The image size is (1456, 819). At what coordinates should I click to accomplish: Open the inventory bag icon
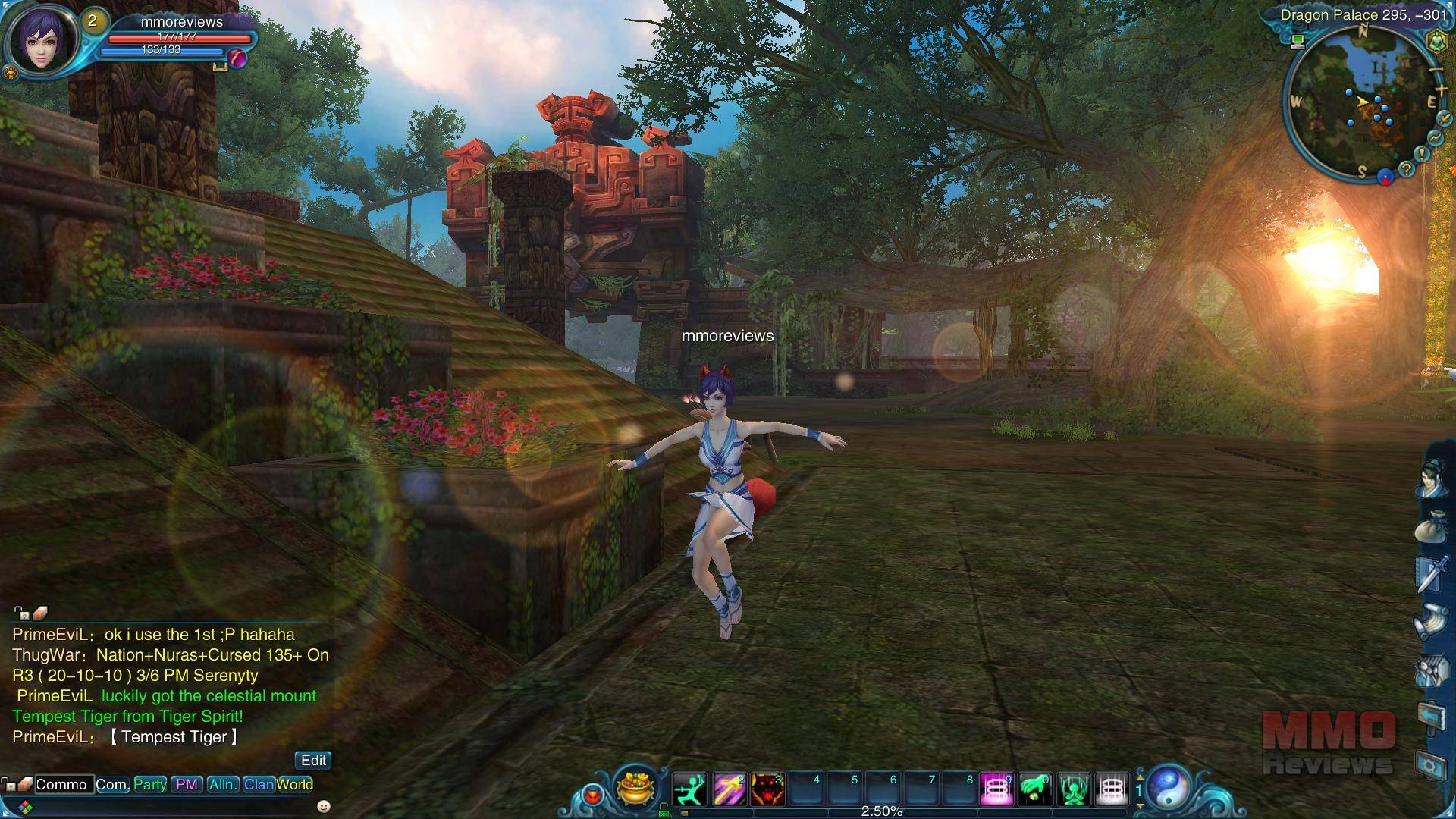[x=1431, y=526]
